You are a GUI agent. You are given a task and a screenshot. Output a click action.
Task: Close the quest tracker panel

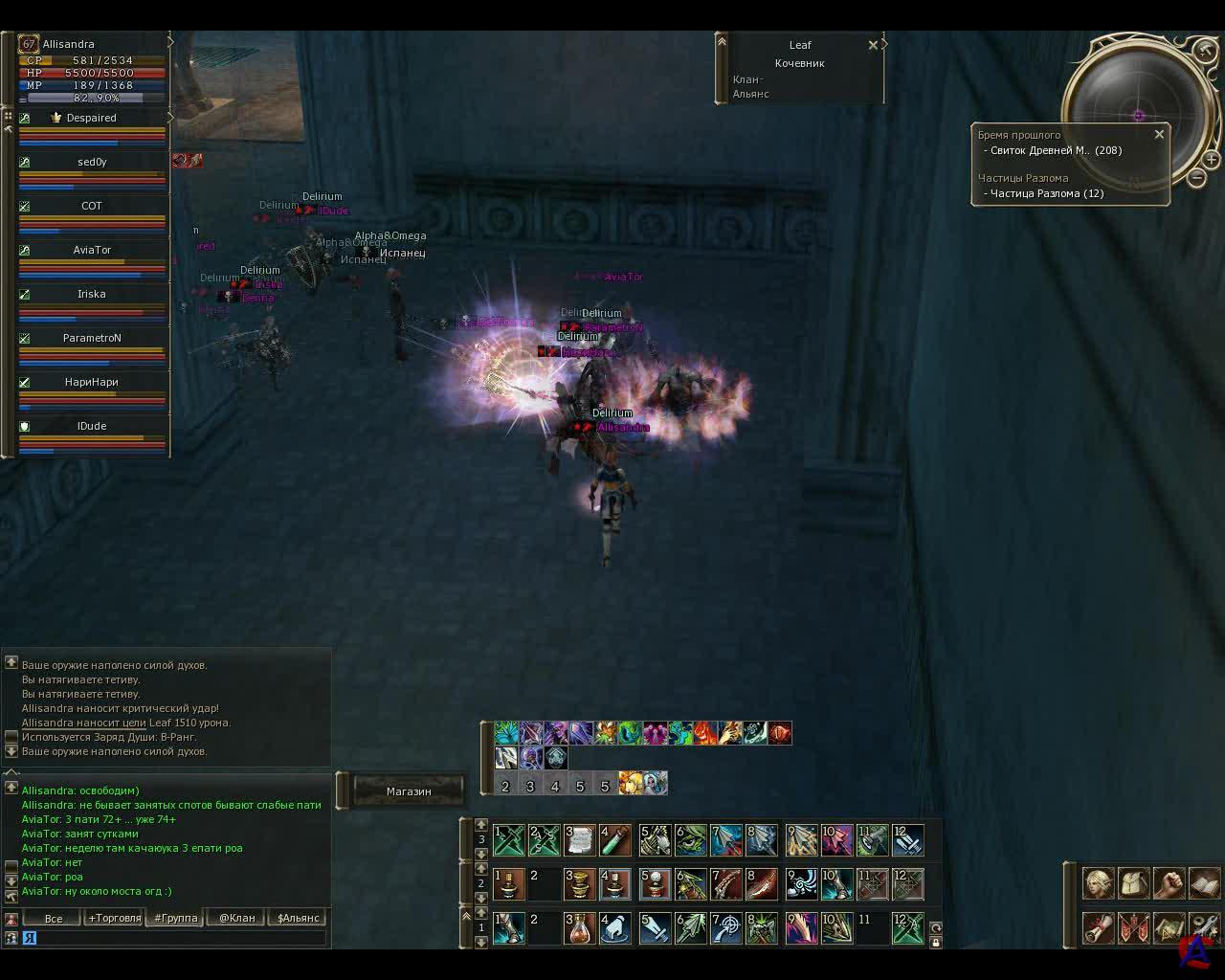pos(1159,135)
